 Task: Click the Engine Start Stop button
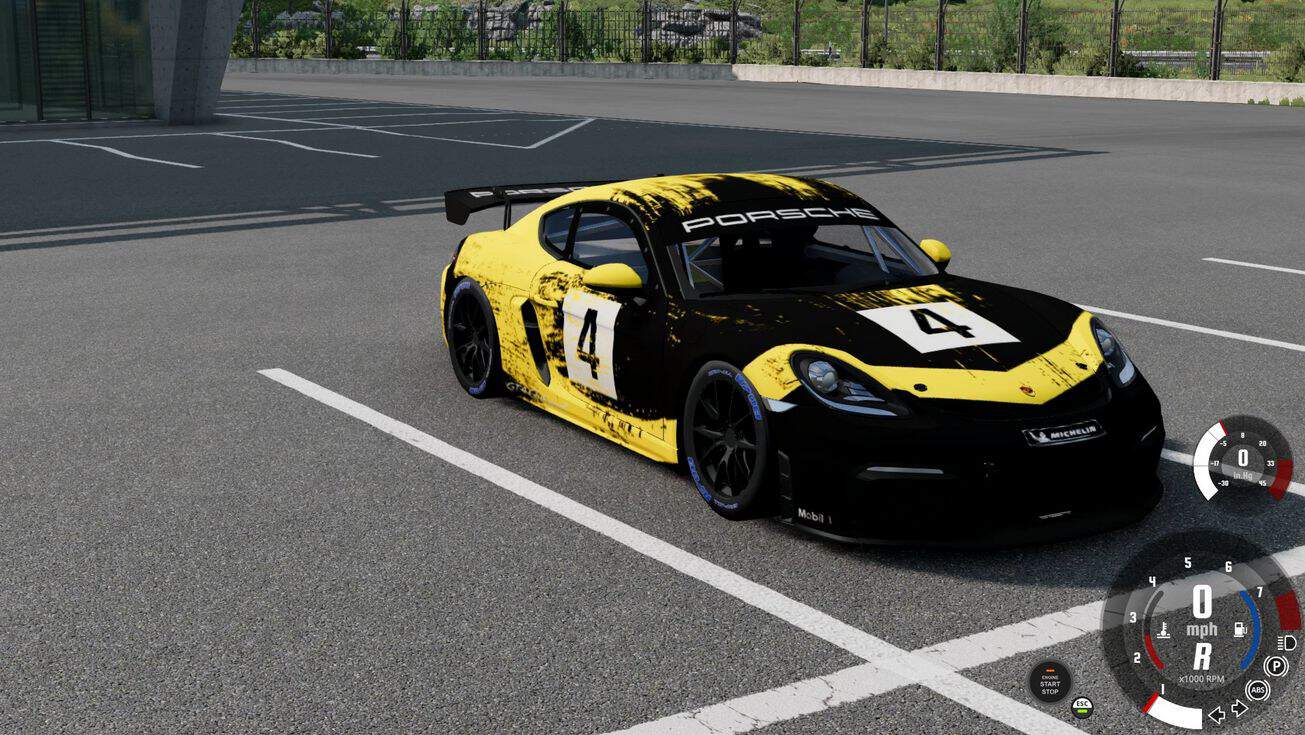(x=1049, y=682)
